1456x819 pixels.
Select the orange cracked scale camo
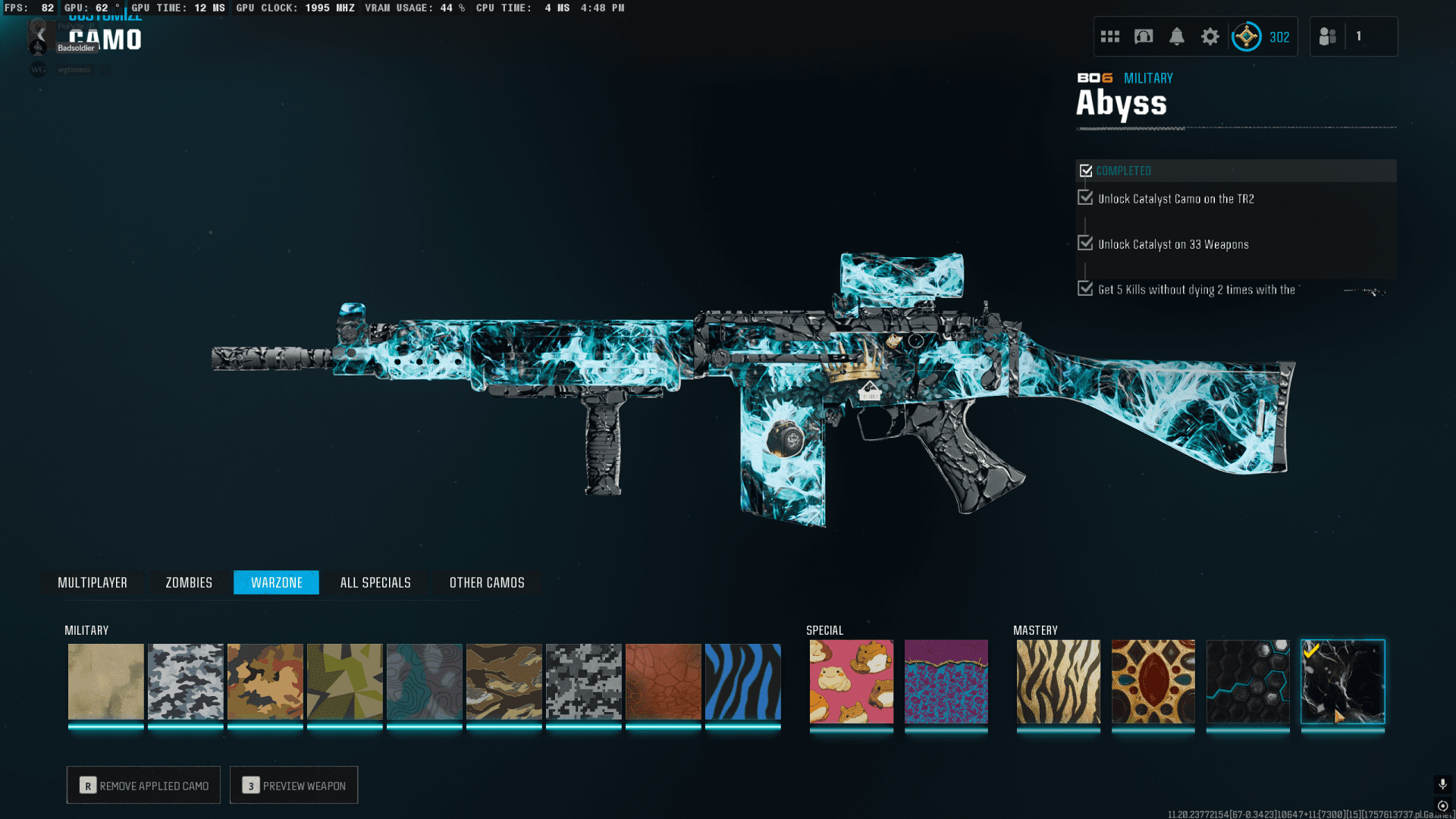(663, 682)
